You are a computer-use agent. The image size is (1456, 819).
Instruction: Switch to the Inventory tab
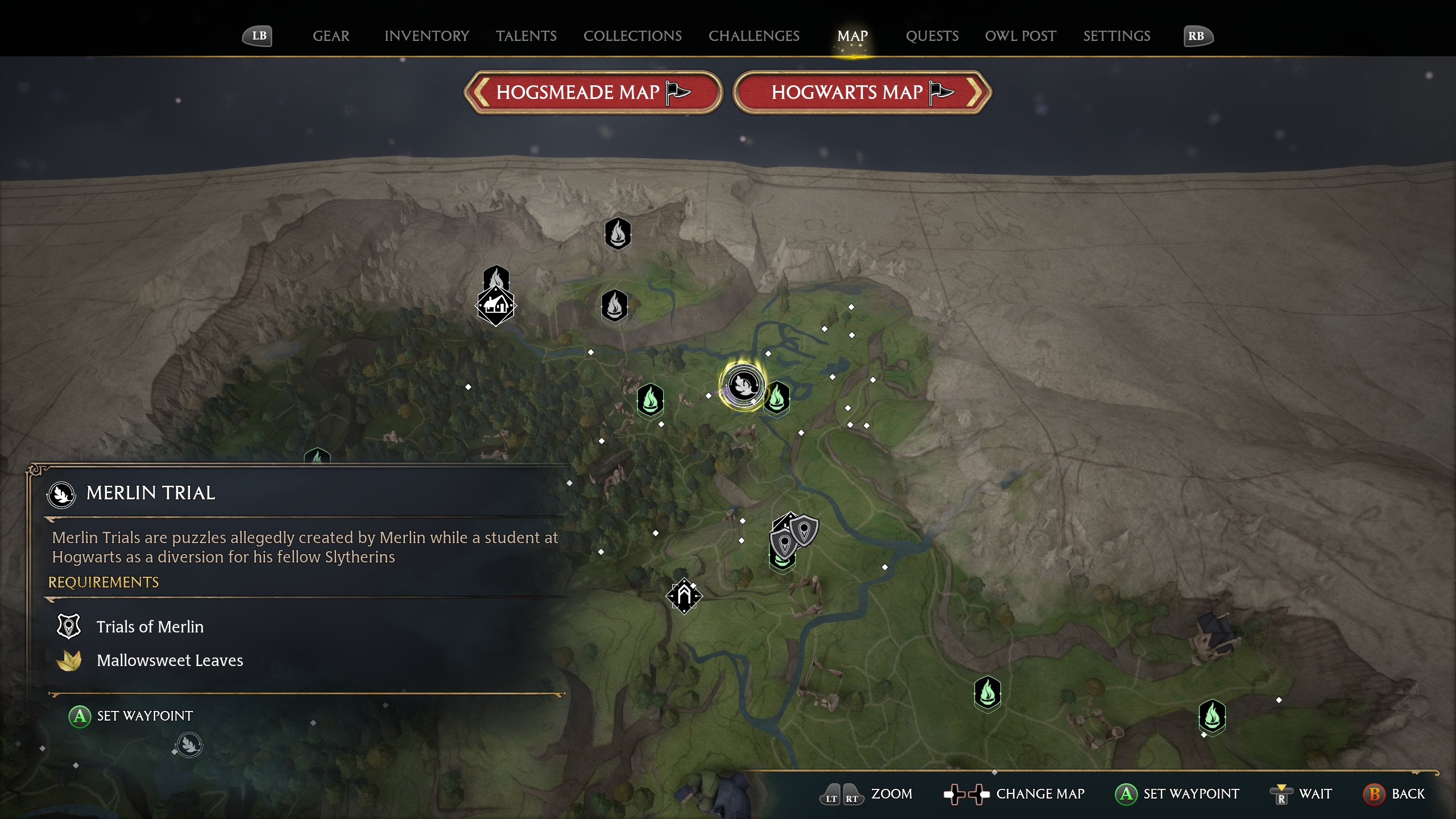tap(427, 36)
